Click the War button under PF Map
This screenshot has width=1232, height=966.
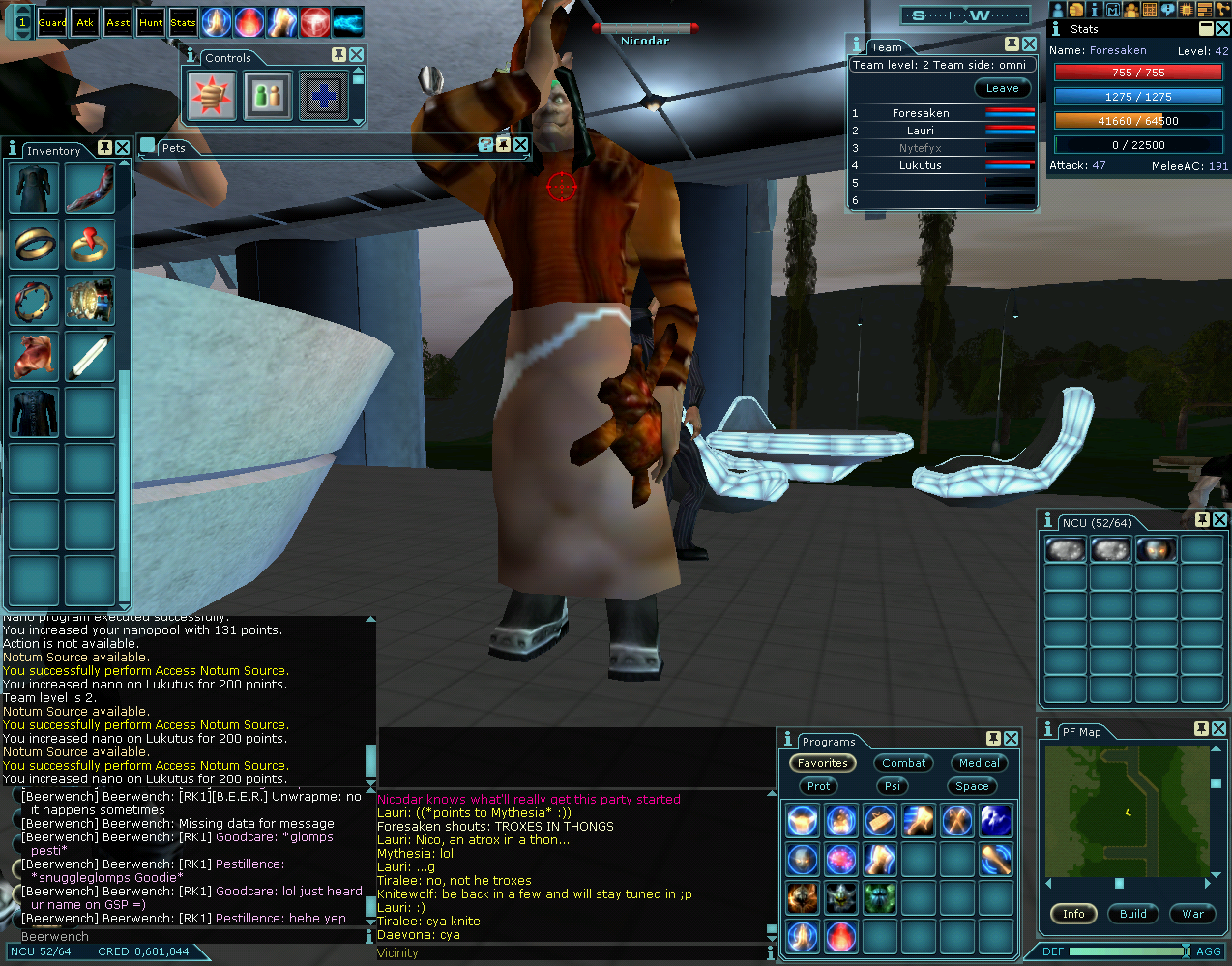pos(1193,914)
